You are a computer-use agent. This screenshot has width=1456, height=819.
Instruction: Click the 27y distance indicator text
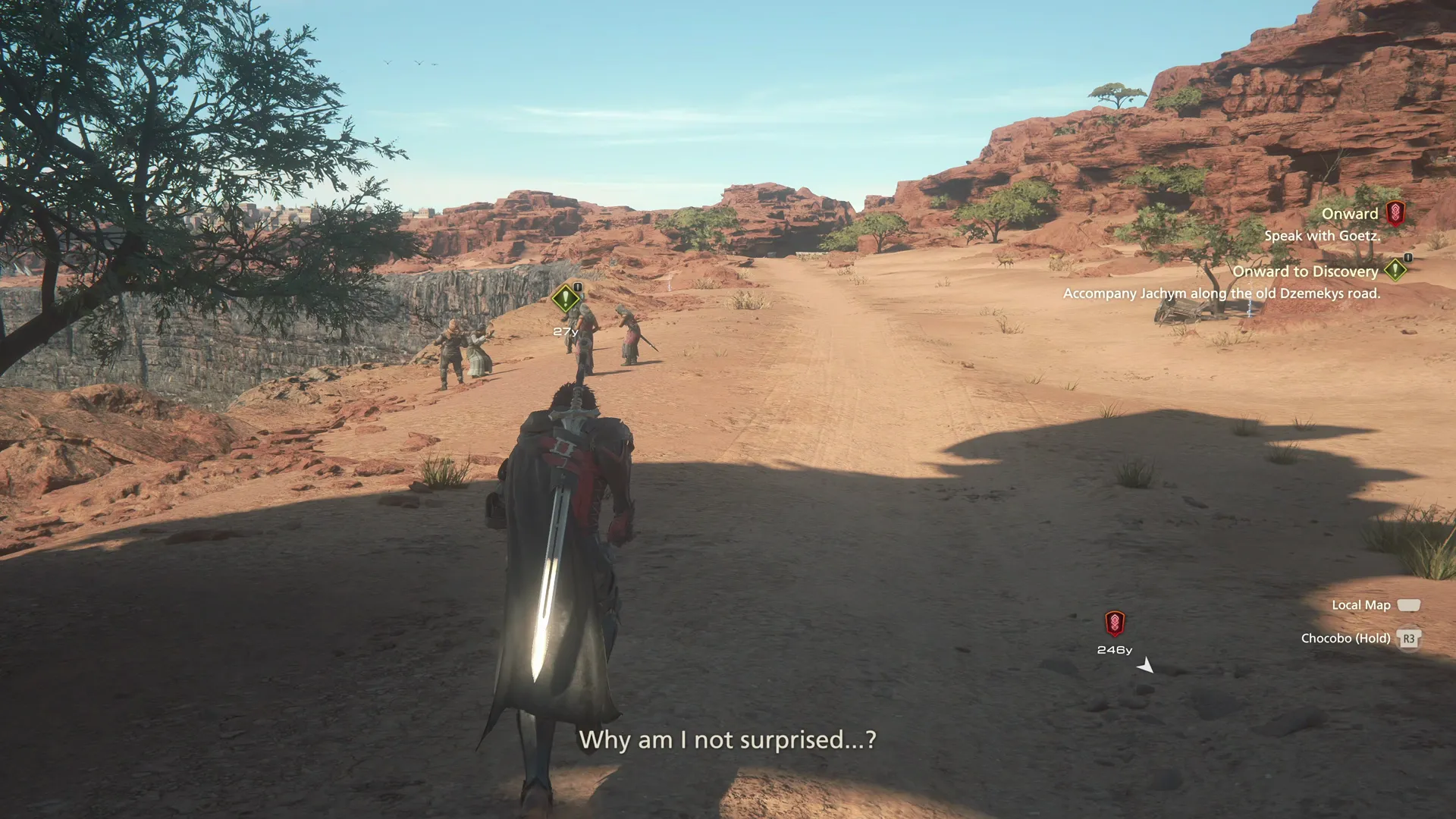[x=564, y=331]
